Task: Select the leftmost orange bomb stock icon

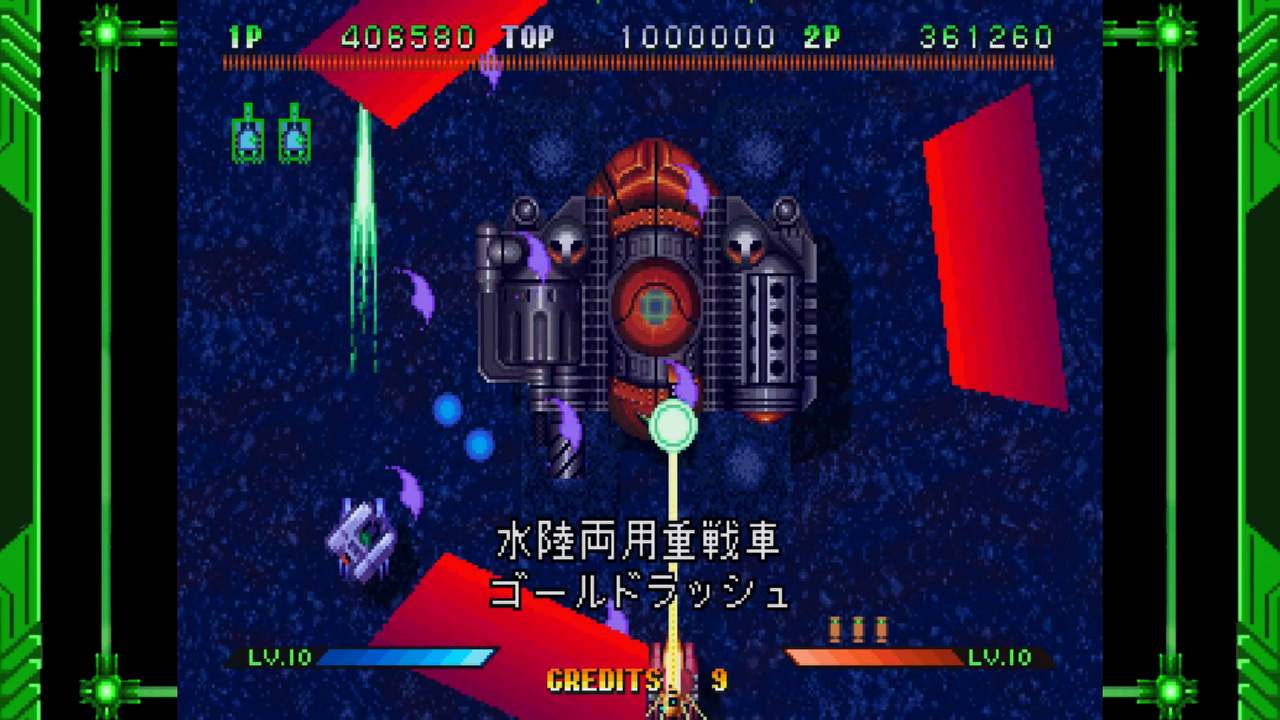Action: (835, 628)
